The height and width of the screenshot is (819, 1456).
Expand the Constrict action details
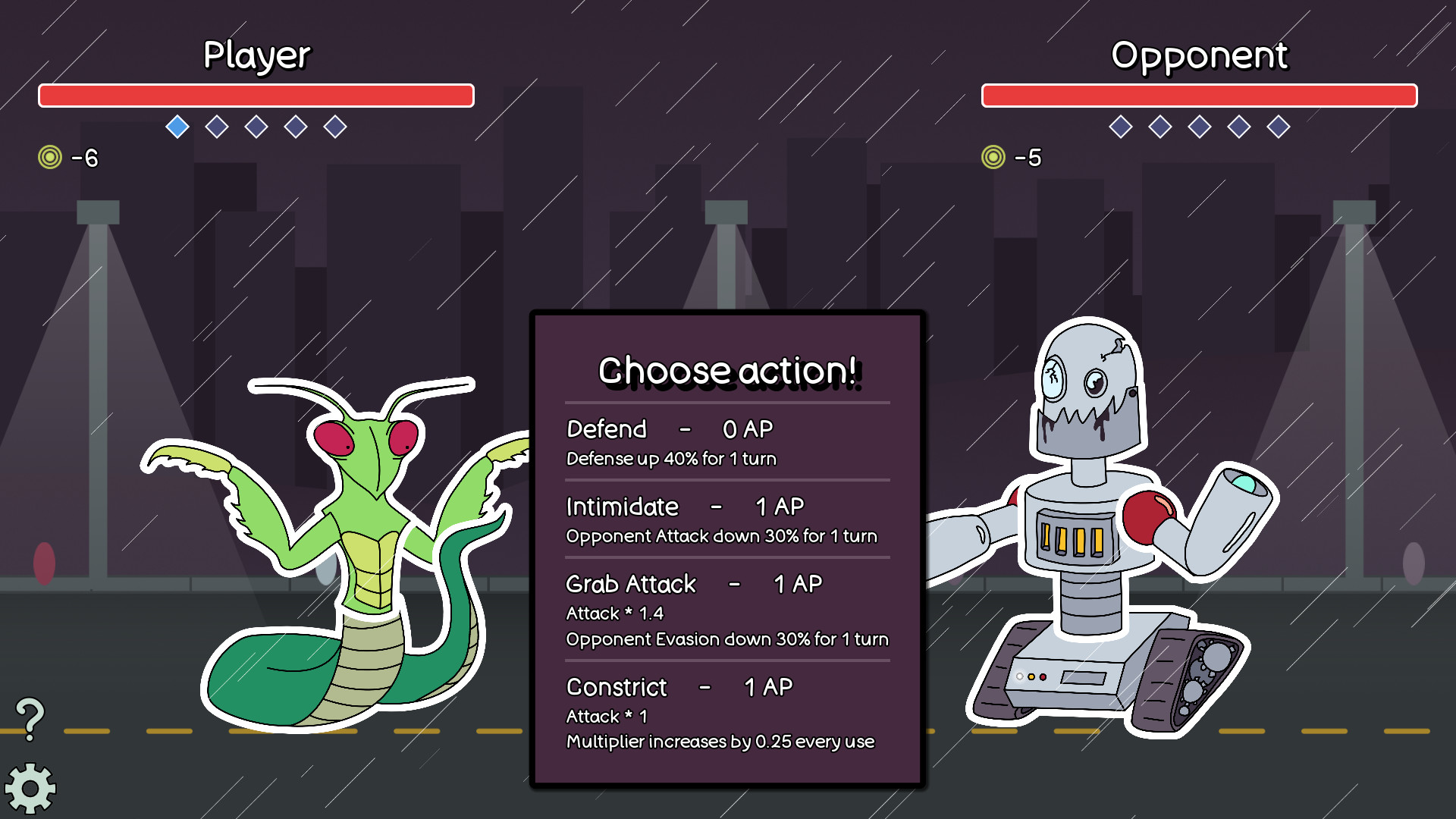[x=720, y=728]
